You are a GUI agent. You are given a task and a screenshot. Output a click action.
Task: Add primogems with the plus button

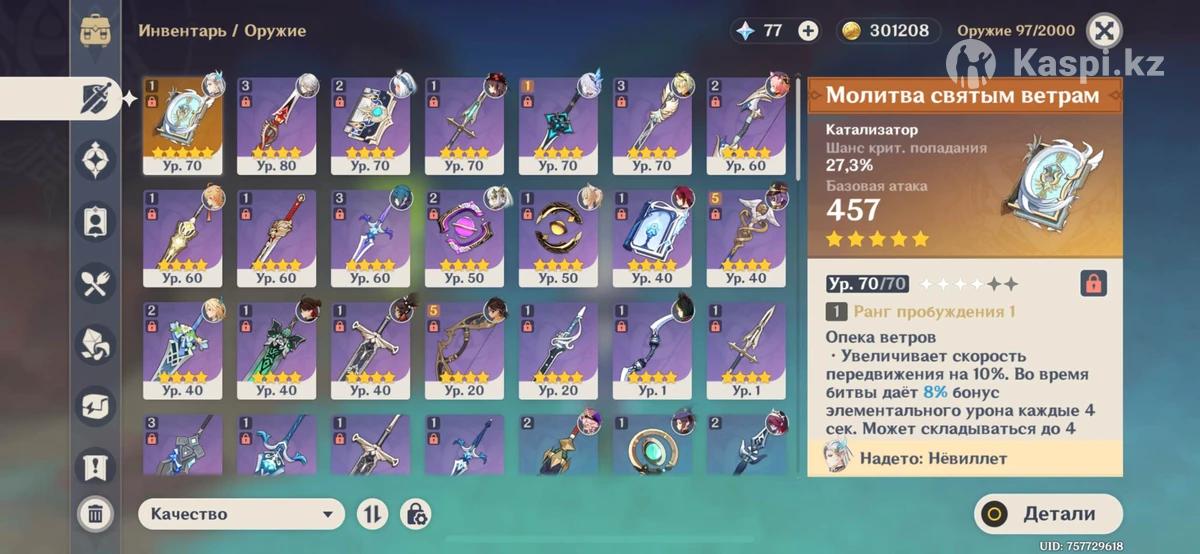pyautogui.click(x=808, y=30)
